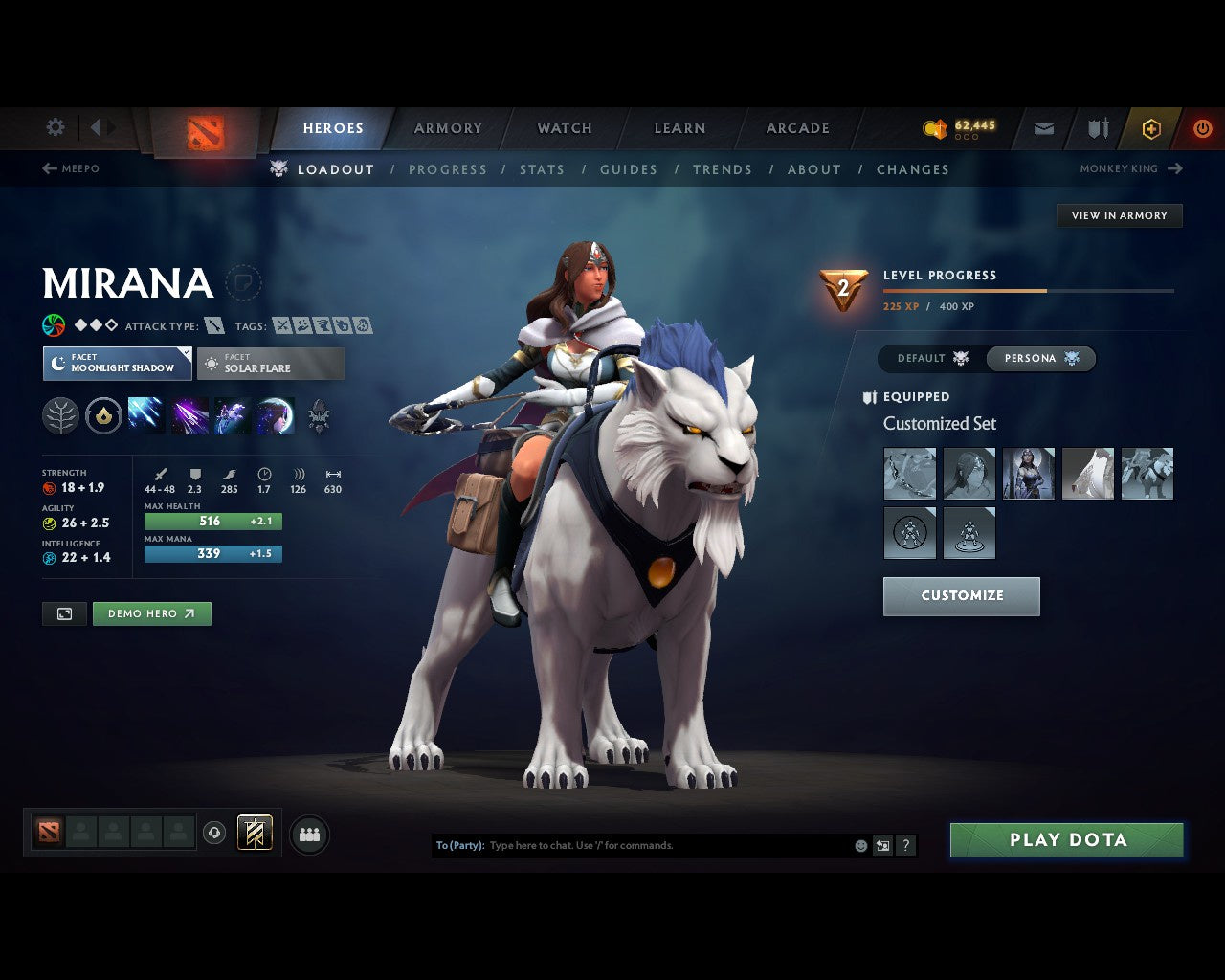
Task: Click the fullscreen hero model icon
Action: click(x=63, y=613)
